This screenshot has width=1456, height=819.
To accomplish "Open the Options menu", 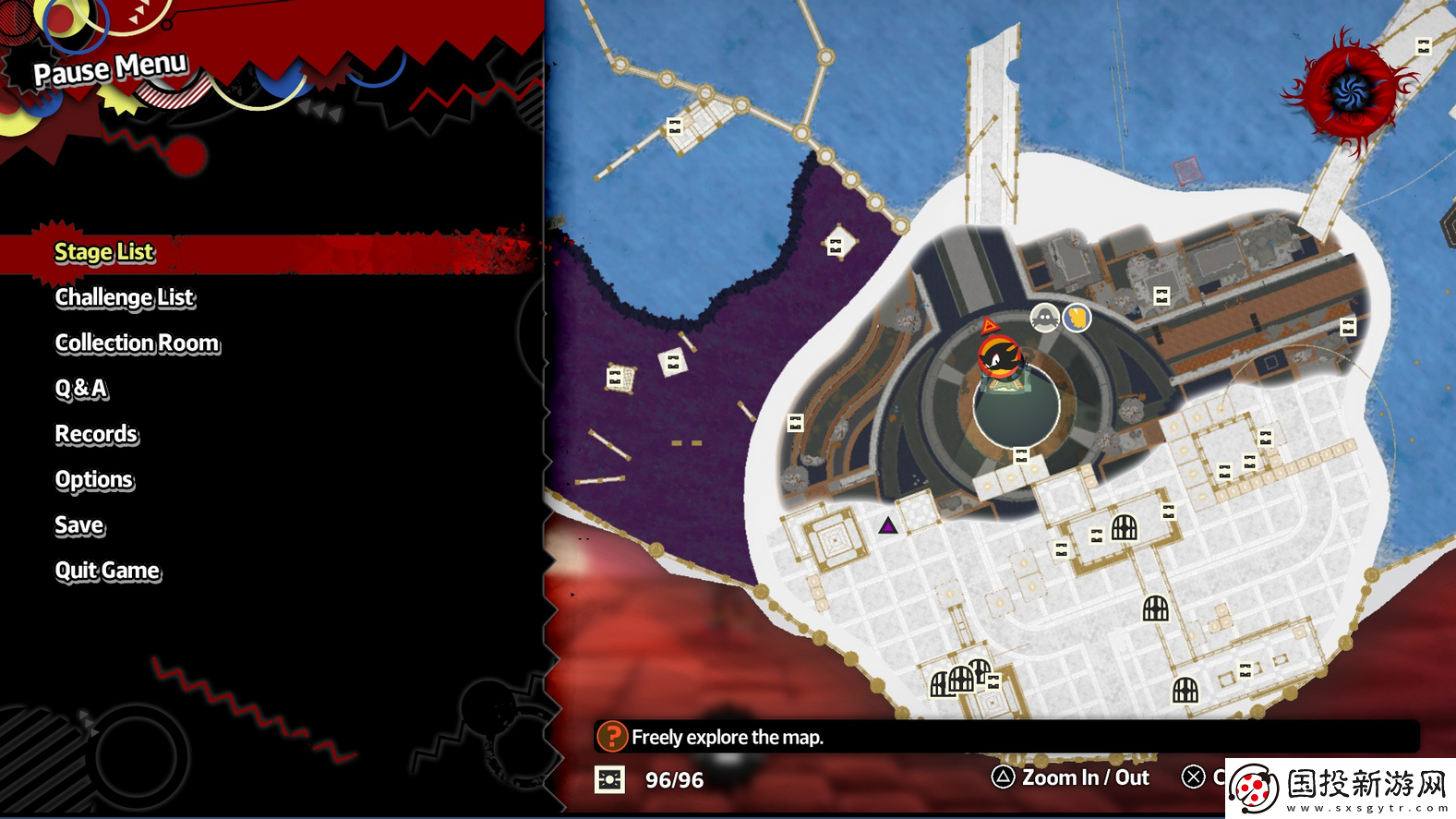I will (94, 480).
